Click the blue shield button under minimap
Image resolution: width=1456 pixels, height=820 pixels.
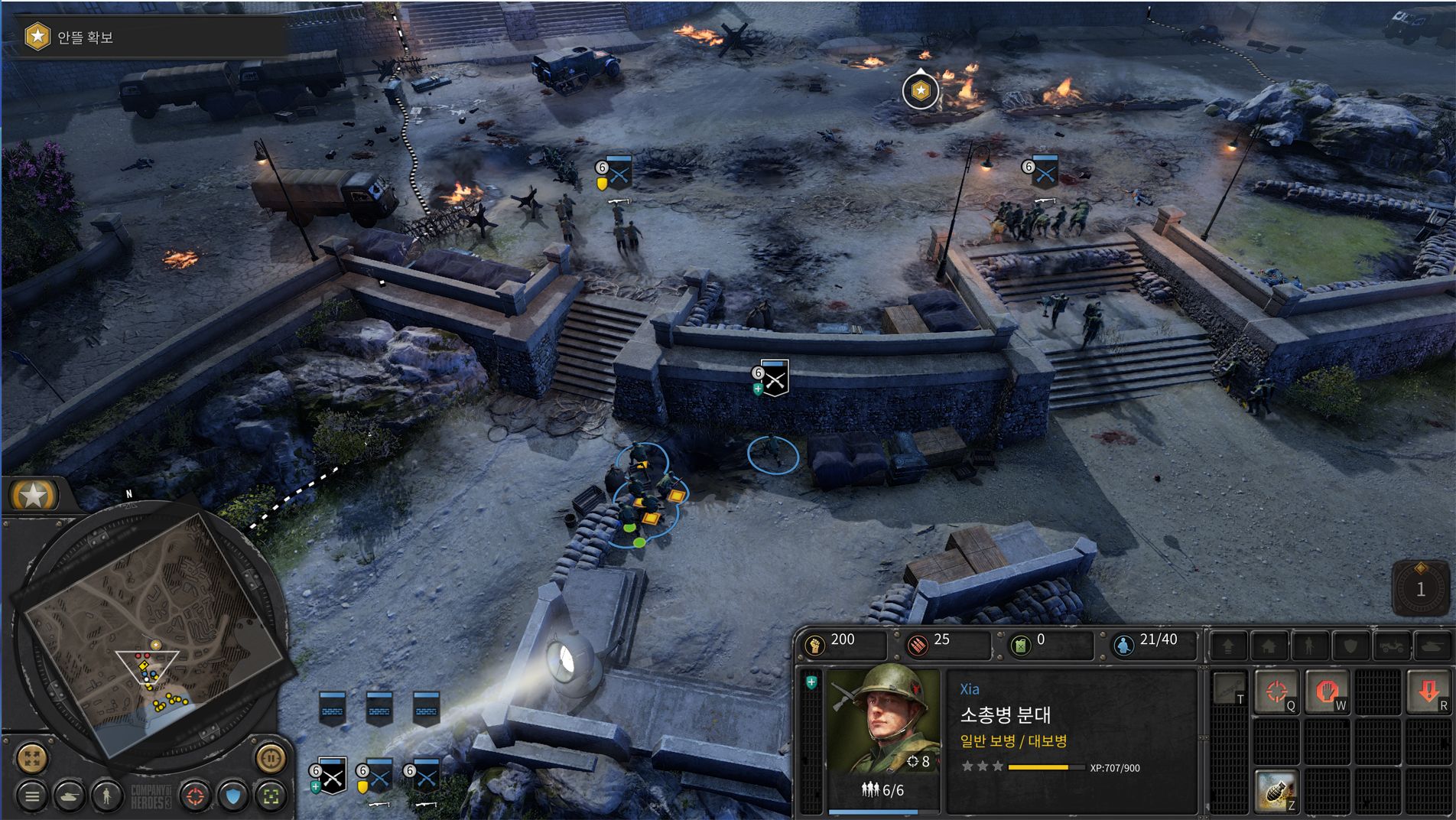(x=233, y=796)
